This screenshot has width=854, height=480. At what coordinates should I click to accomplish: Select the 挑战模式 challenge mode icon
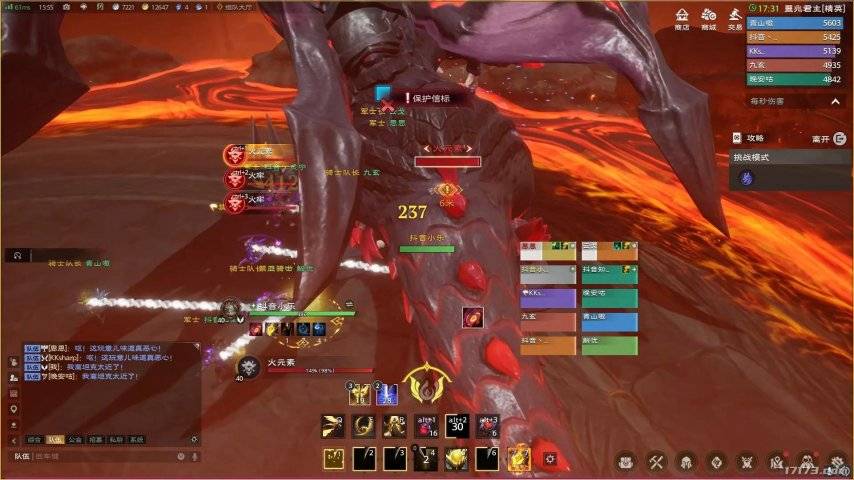[x=745, y=178]
